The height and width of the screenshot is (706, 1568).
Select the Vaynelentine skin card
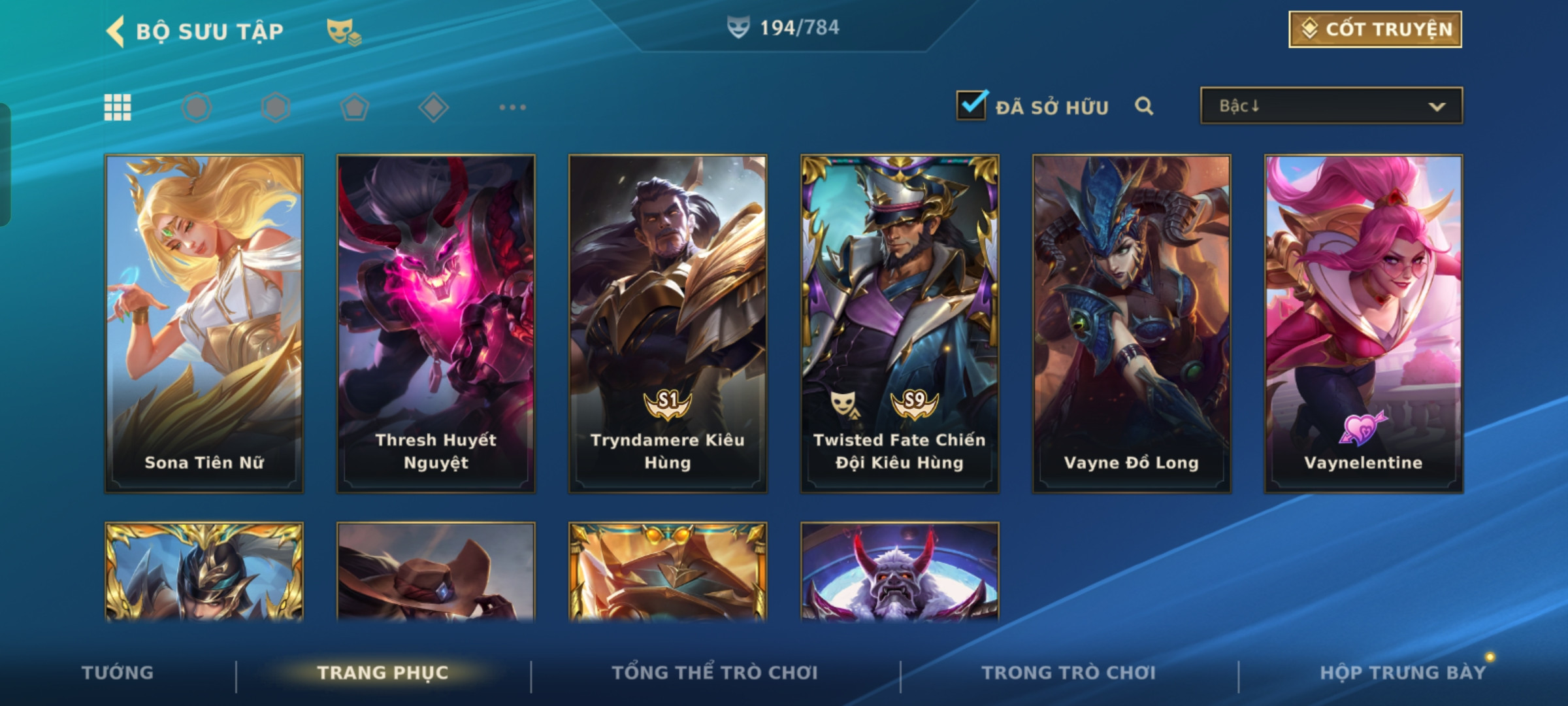click(1364, 324)
